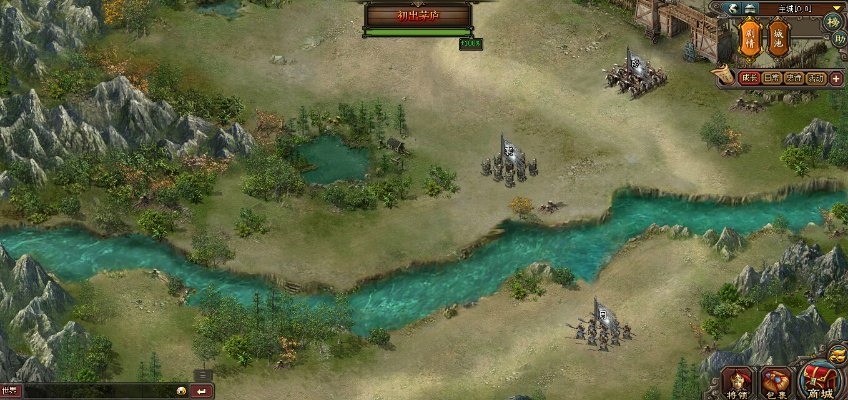
Task: Select the 世界 chat channel button
Action: [10, 391]
